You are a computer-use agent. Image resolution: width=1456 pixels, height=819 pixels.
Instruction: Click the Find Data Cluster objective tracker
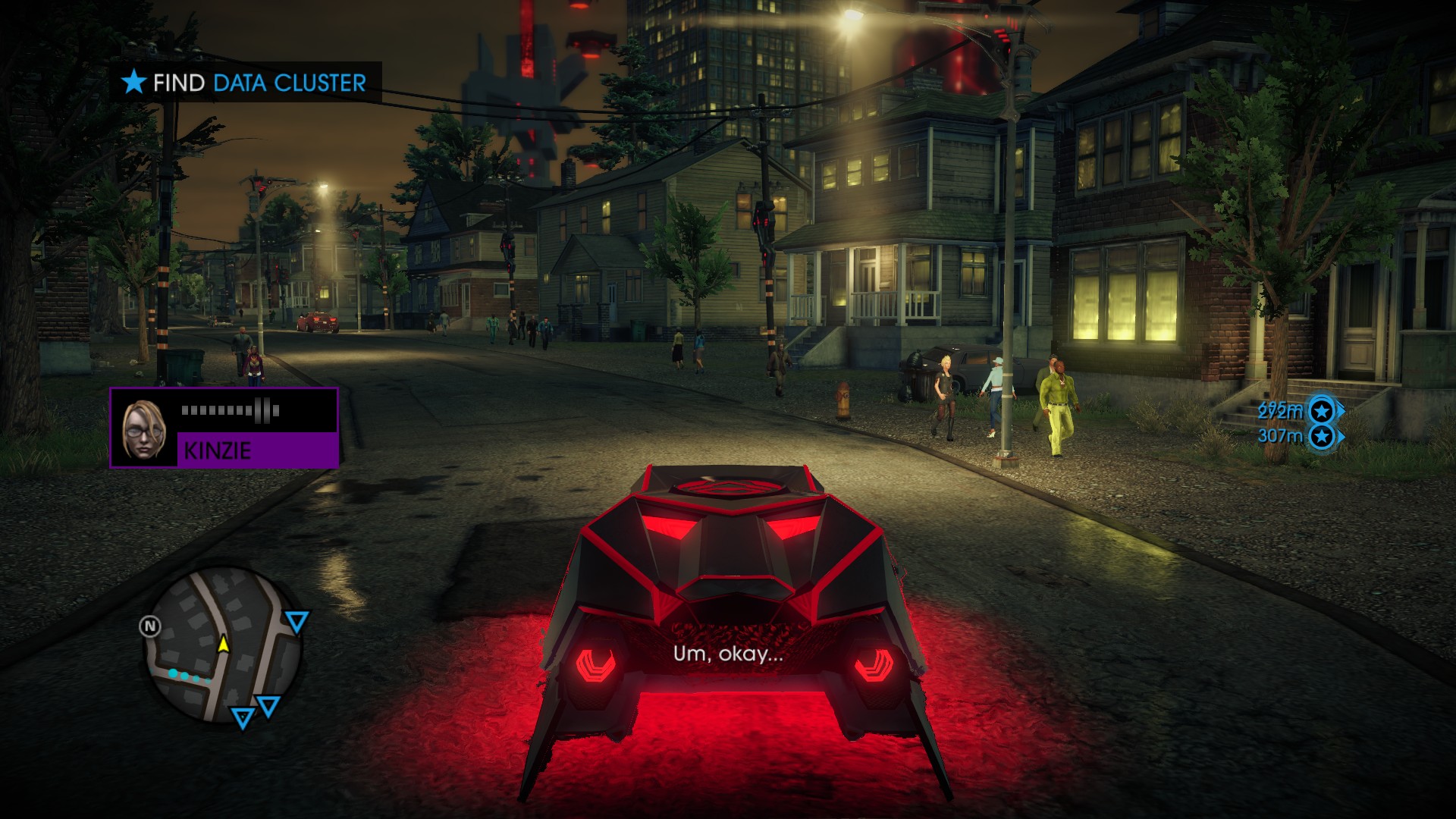click(246, 82)
